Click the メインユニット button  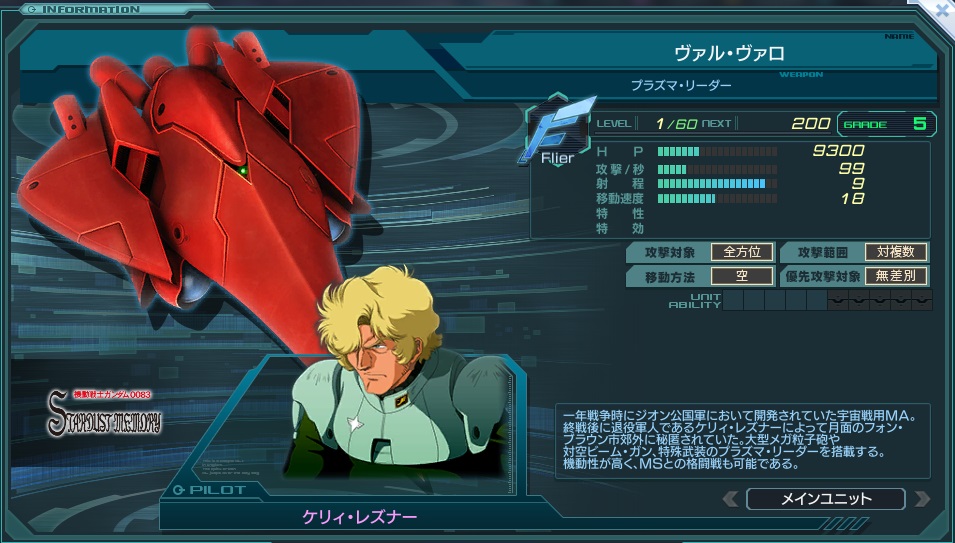click(x=825, y=498)
